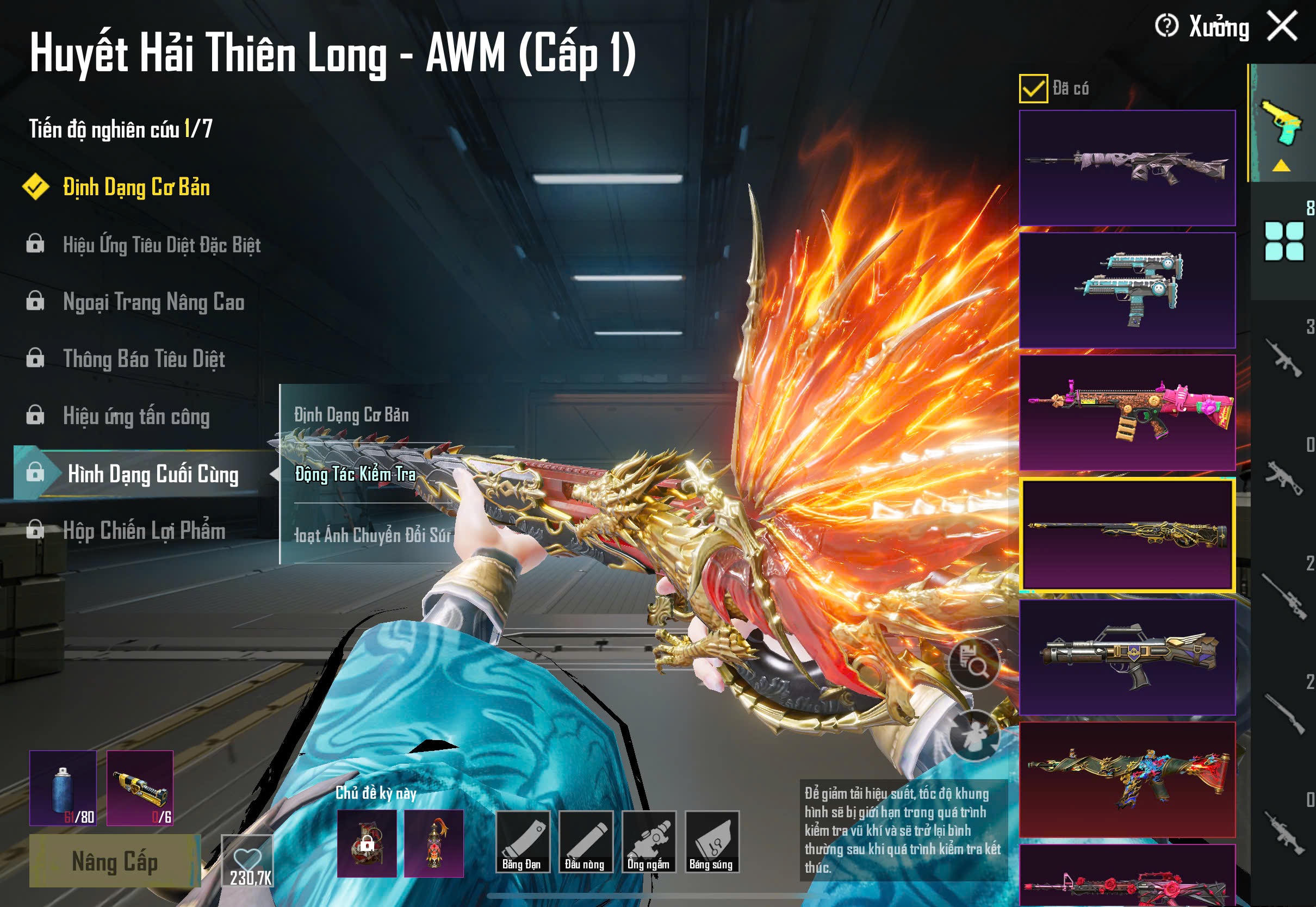The height and width of the screenshot is (907, 1316).
Task: Close the Xưởng workshop screen
Action: [x=1282, y=27]
